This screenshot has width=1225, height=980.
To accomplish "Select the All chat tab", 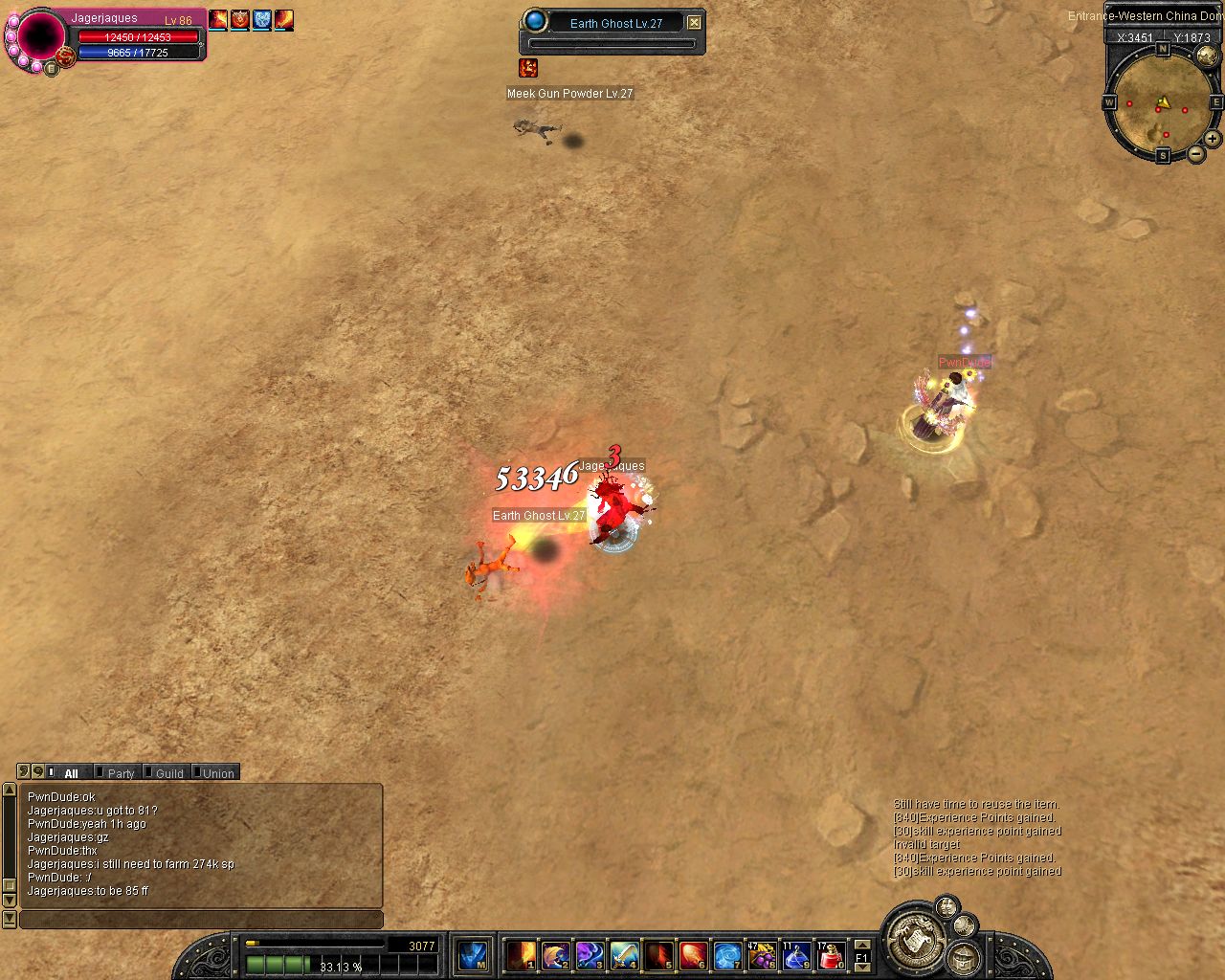I will 70,773.
